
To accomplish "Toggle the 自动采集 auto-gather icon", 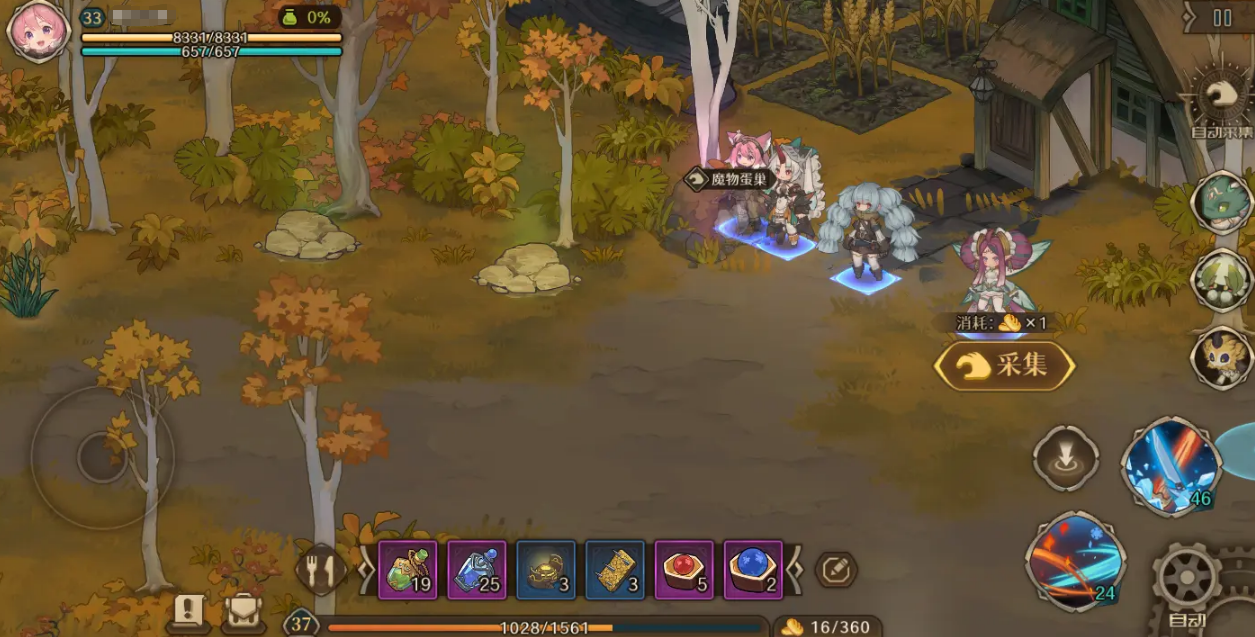I will click(1221, 100).
